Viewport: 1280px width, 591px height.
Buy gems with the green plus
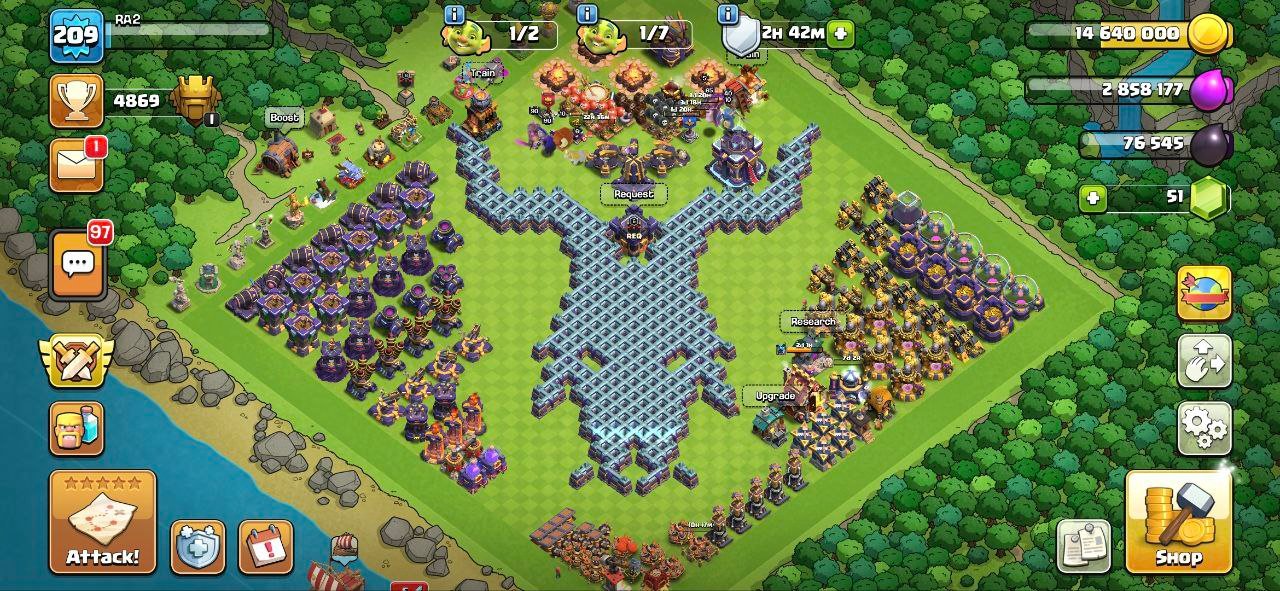coord(1093,198)
